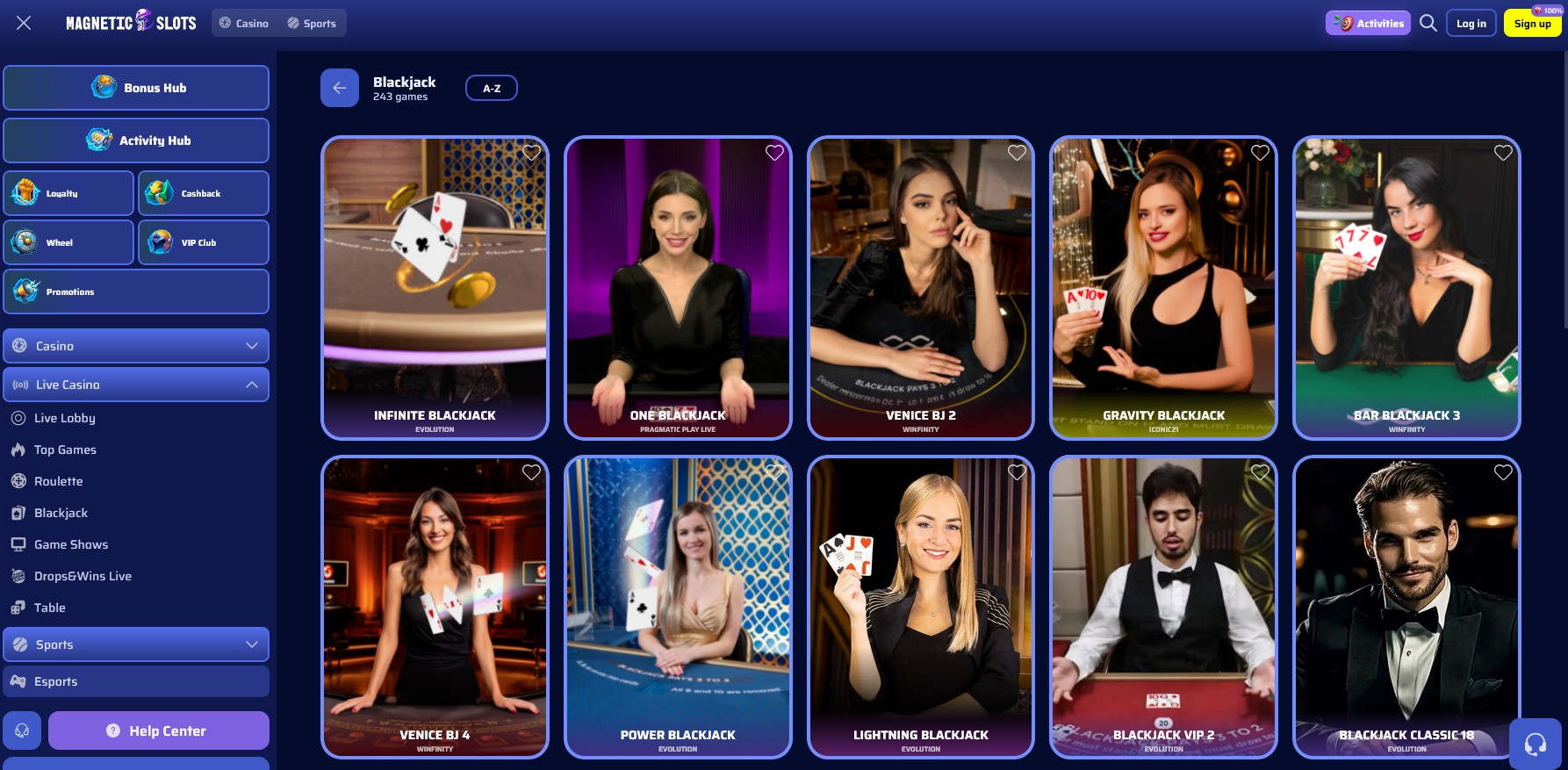Select the Game Shows category
The image size is (1568, 770).
[70, 543]
